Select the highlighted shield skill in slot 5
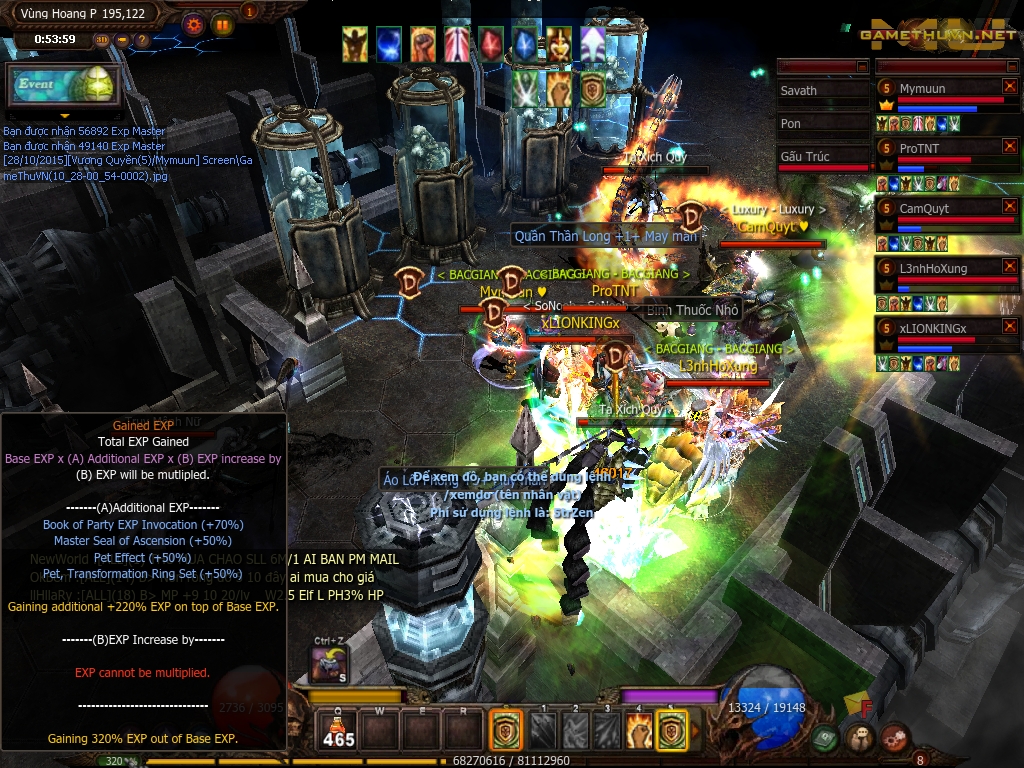This screenshot has width=1024, height=768. 672,730
